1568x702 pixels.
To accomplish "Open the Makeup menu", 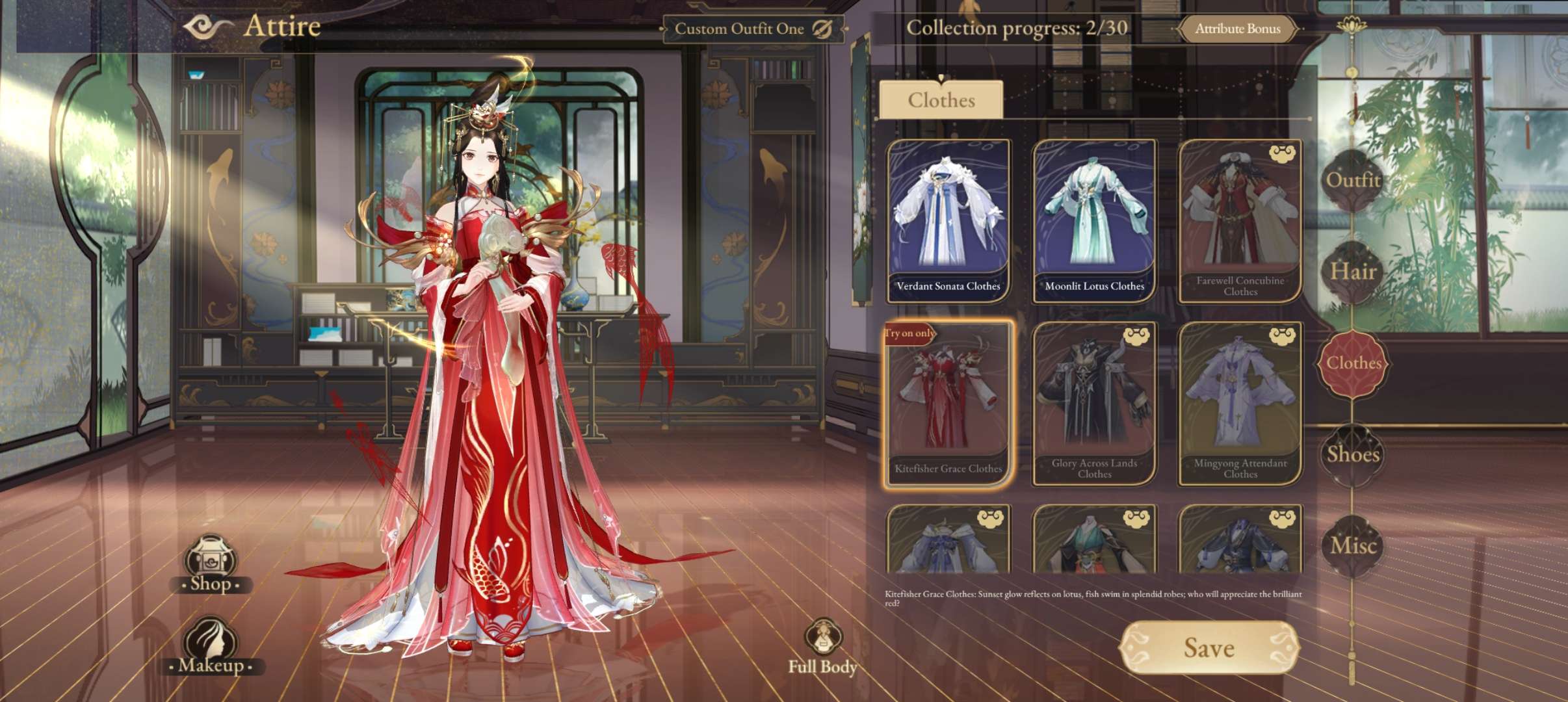I will (211, 646).
